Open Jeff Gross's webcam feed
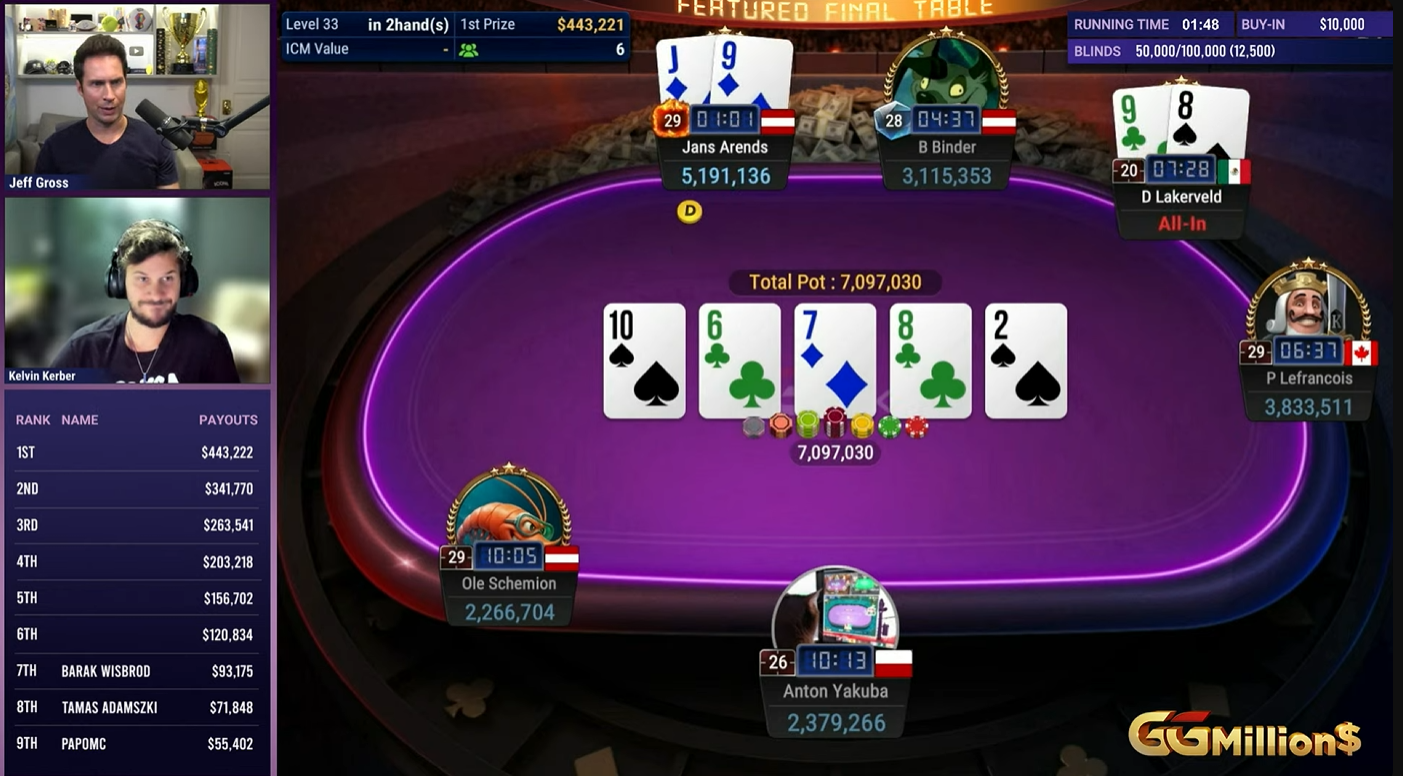Screen dimensions: 1403x776 (137, 96)
